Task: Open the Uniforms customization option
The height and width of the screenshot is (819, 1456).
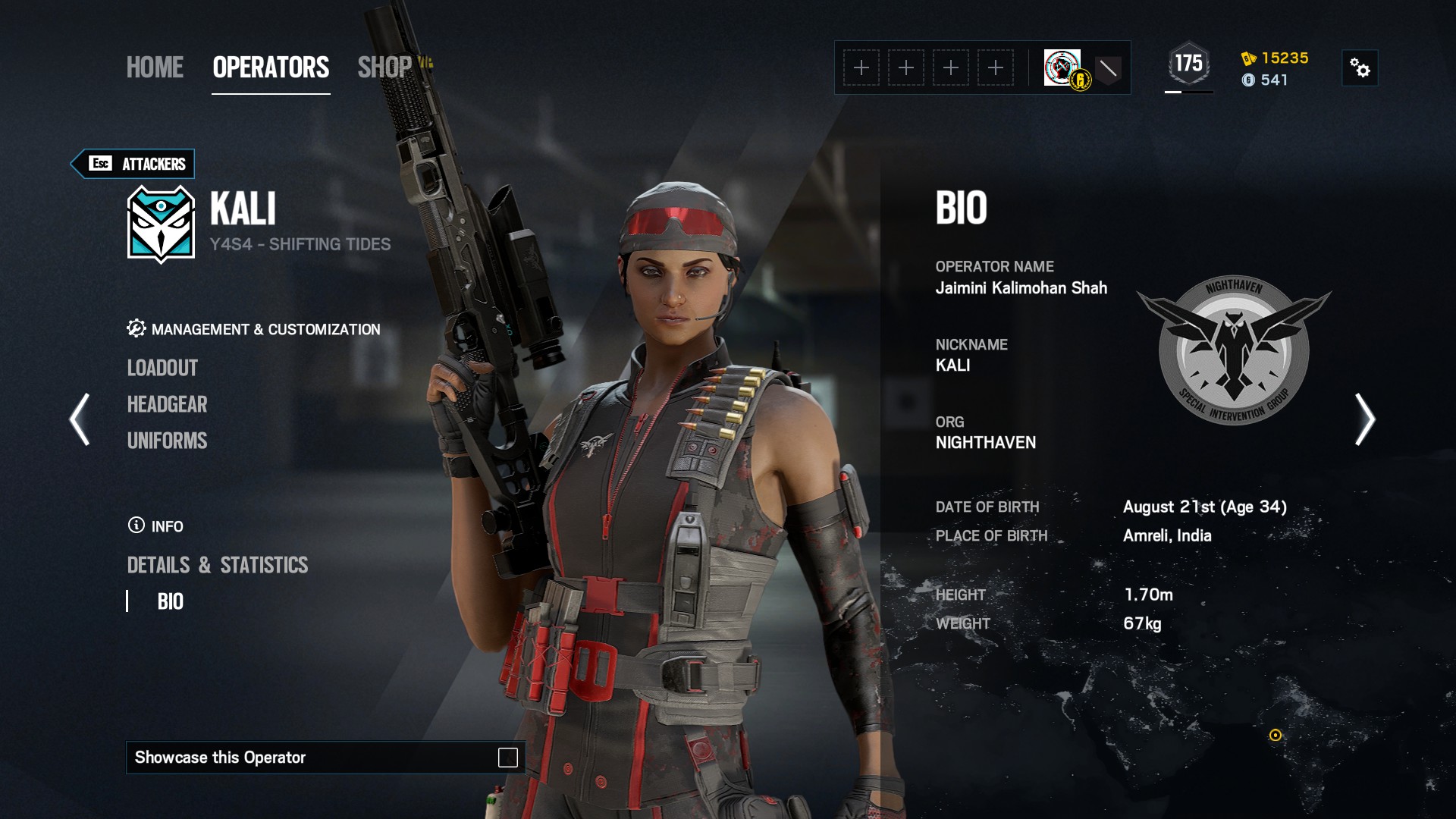Action: coord(167,441)
